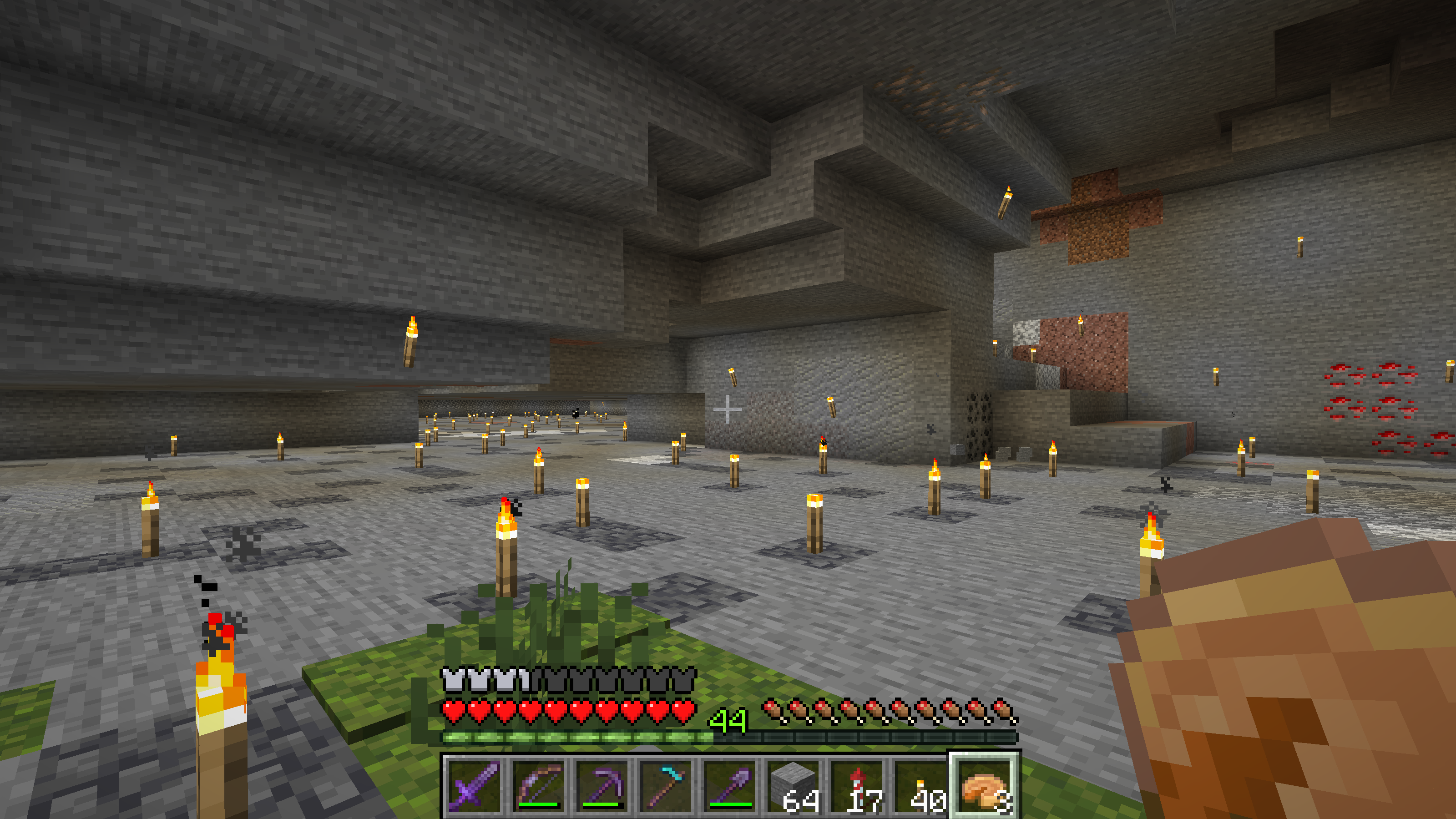Switch to the diamond hoe slot
Viewport: 1456px width, 819px height.
[x=665, y=786]
